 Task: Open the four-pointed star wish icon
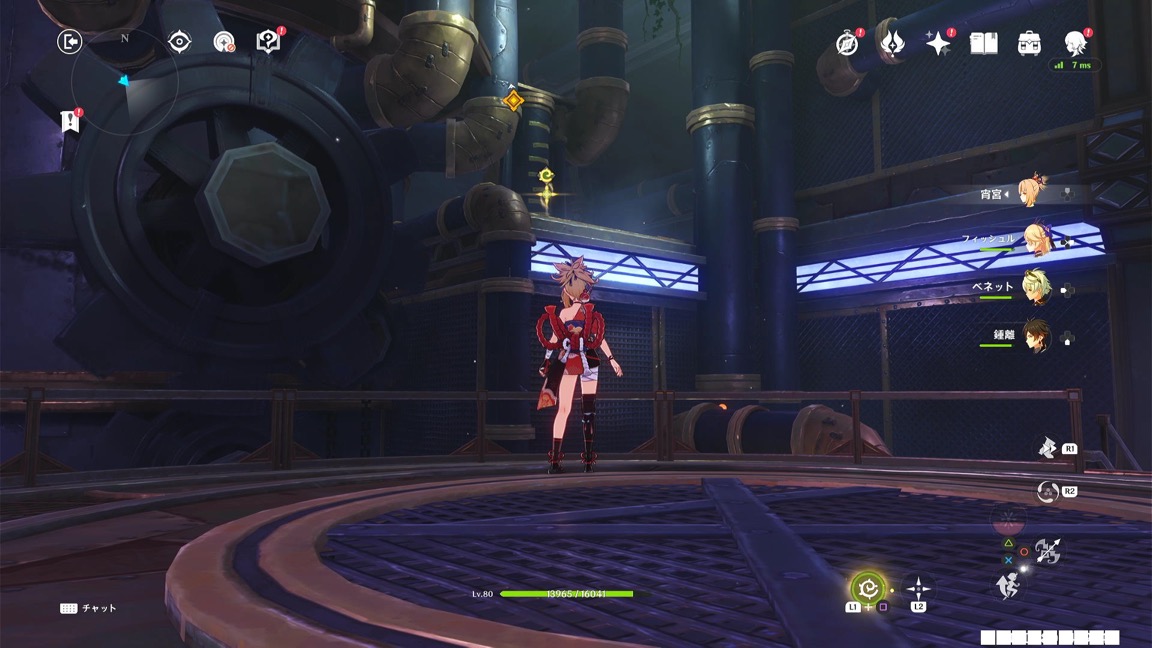coord(937,43)
